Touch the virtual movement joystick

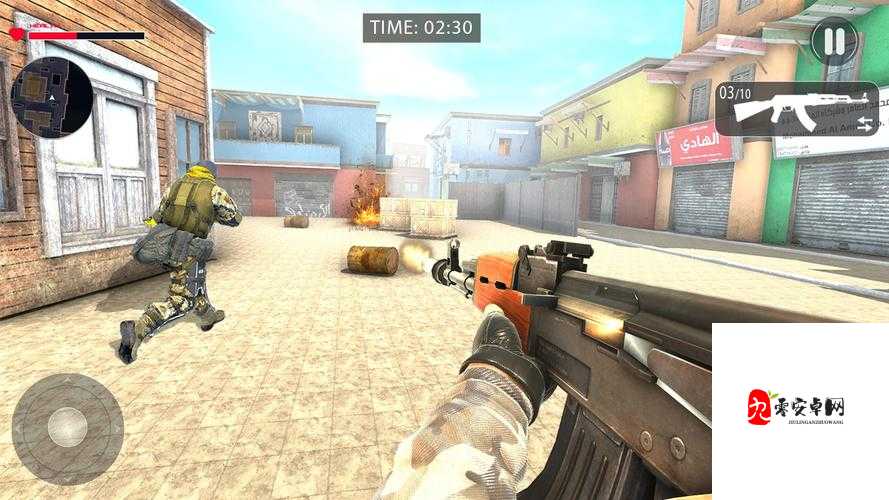pos(67,429)
